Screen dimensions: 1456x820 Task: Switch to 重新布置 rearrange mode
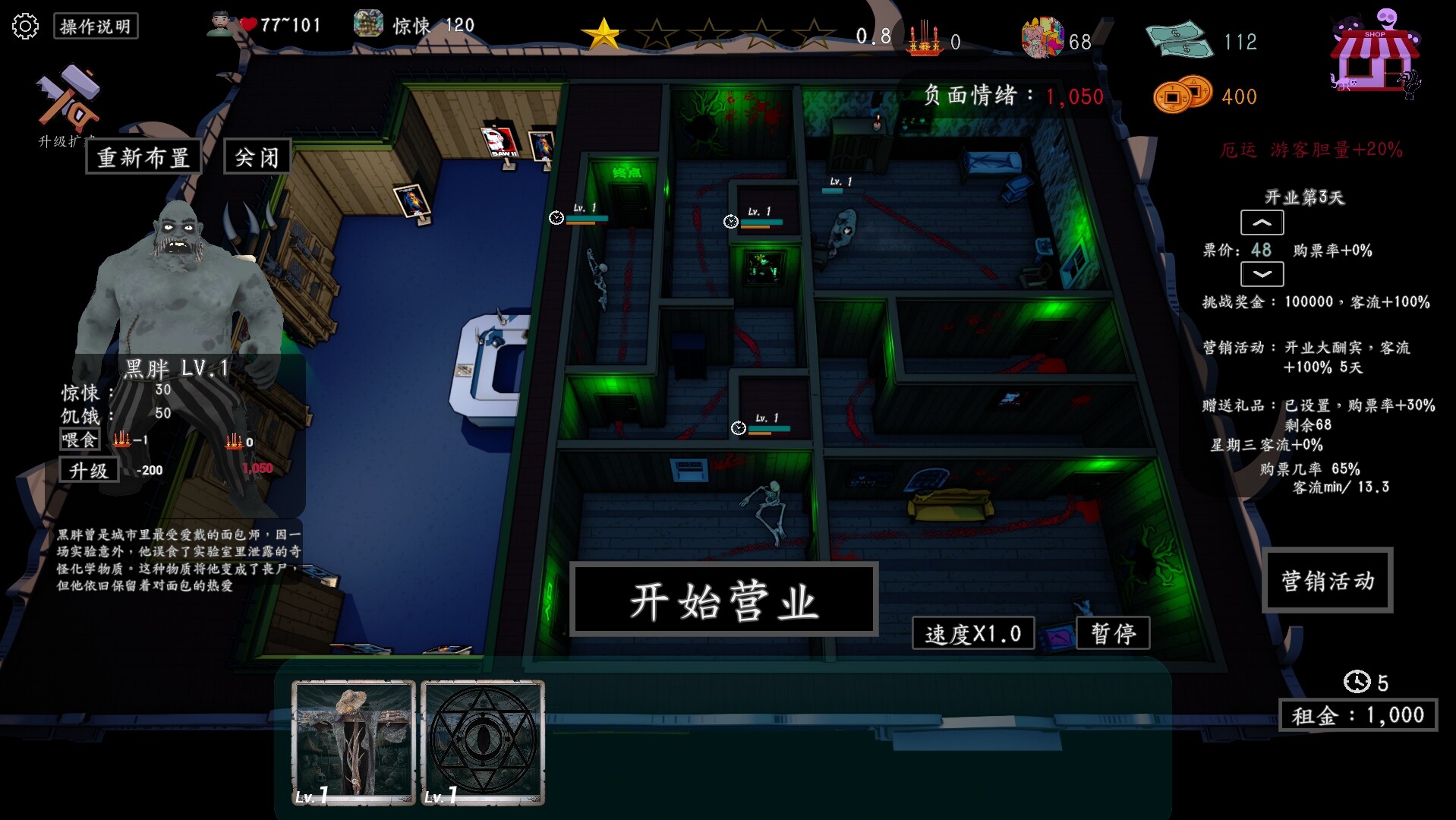143,156
